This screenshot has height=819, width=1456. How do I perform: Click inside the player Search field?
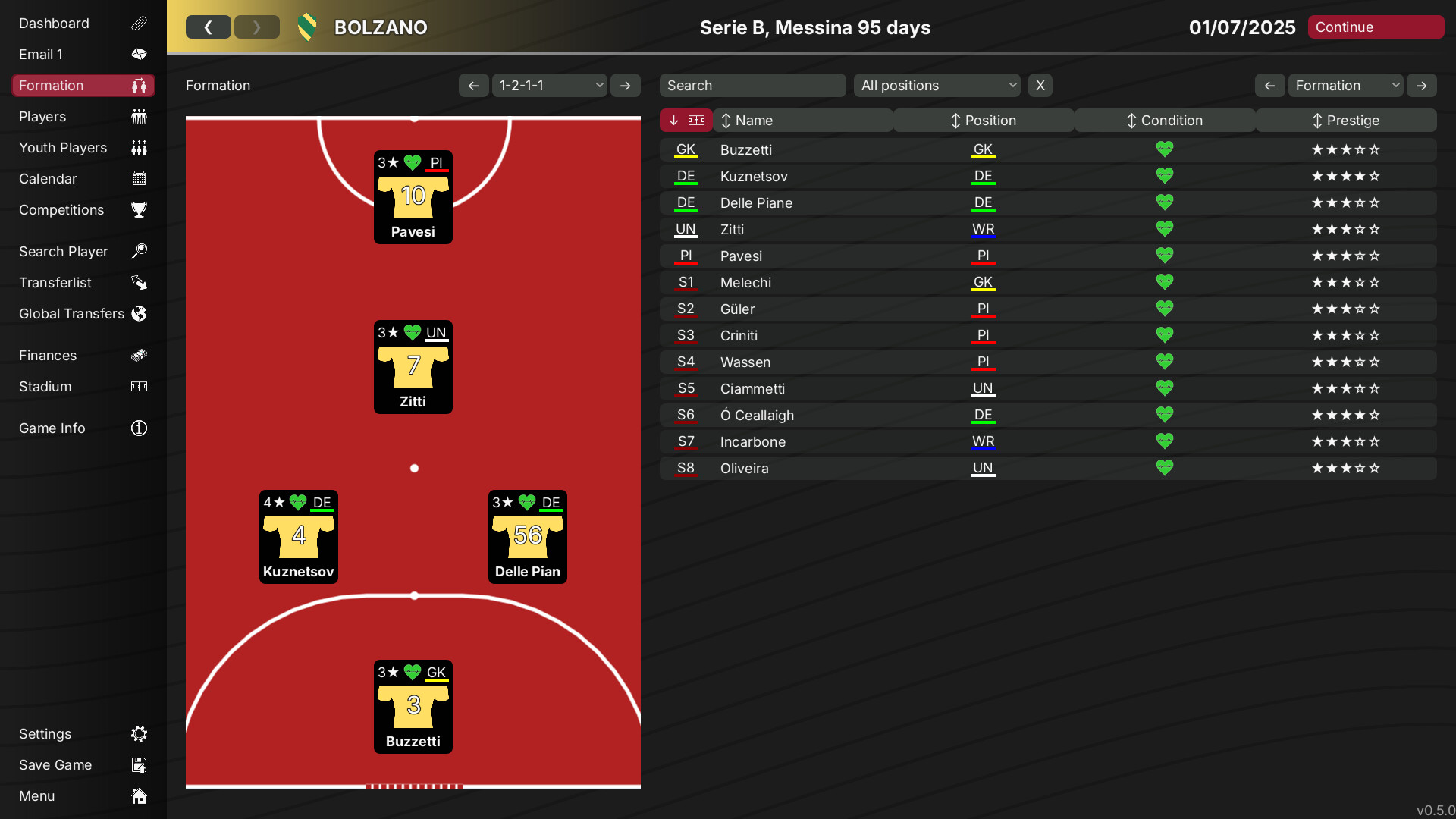(752, 85)
